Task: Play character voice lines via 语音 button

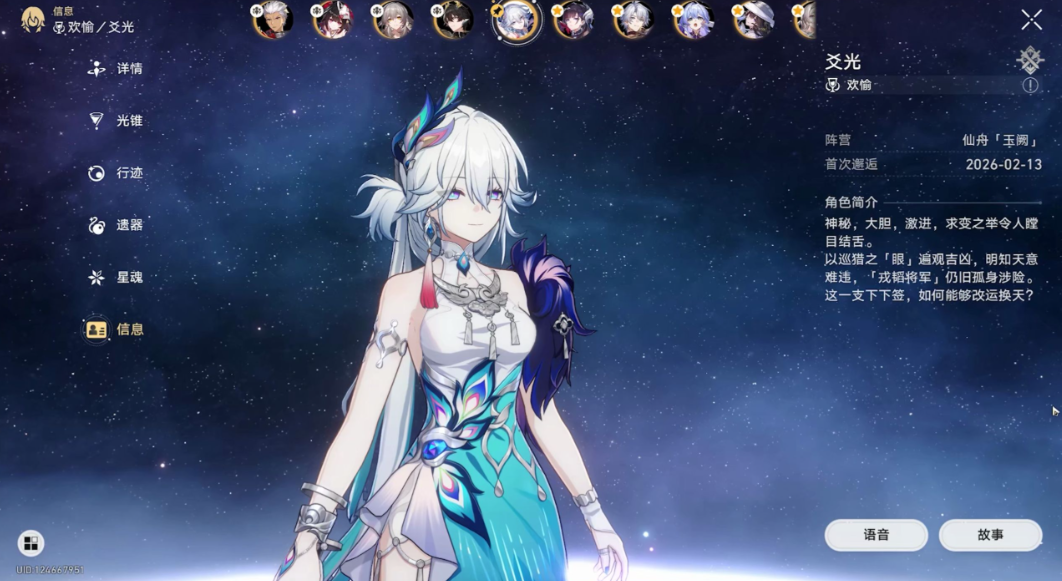Action: pyautogui.click(x=876, y=535)
